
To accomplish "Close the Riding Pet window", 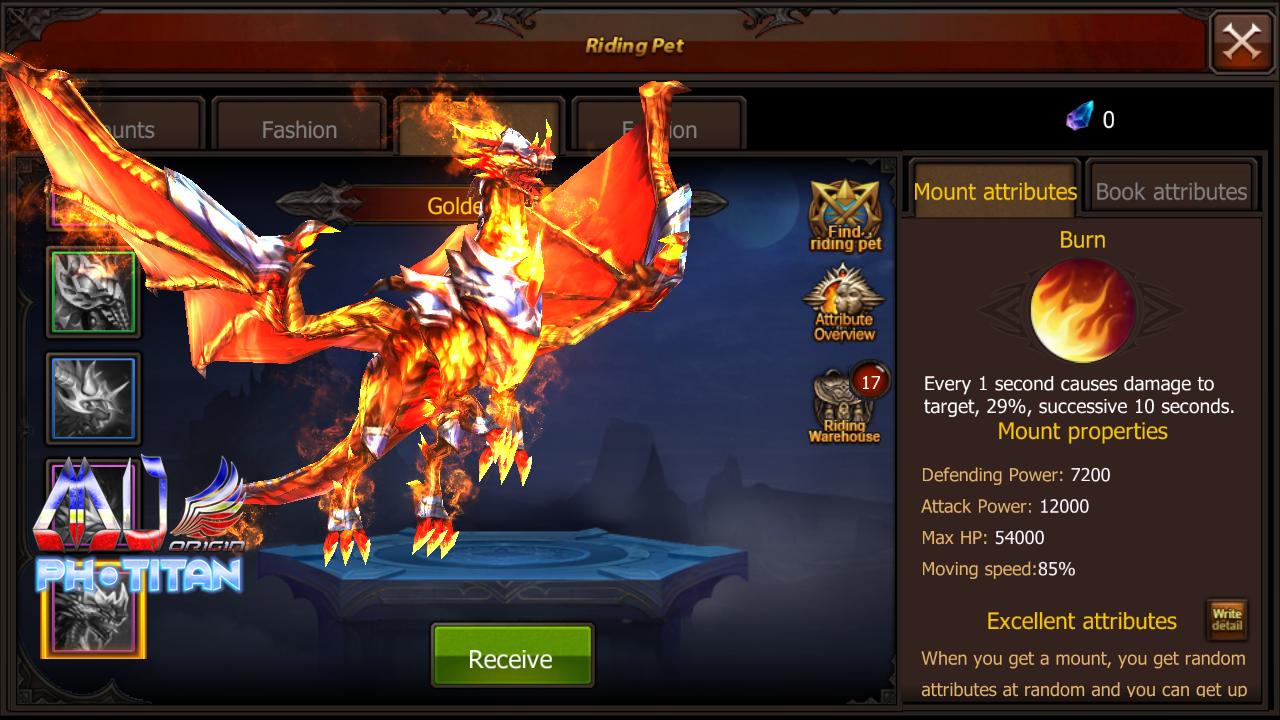I will tap(1242, 43).
